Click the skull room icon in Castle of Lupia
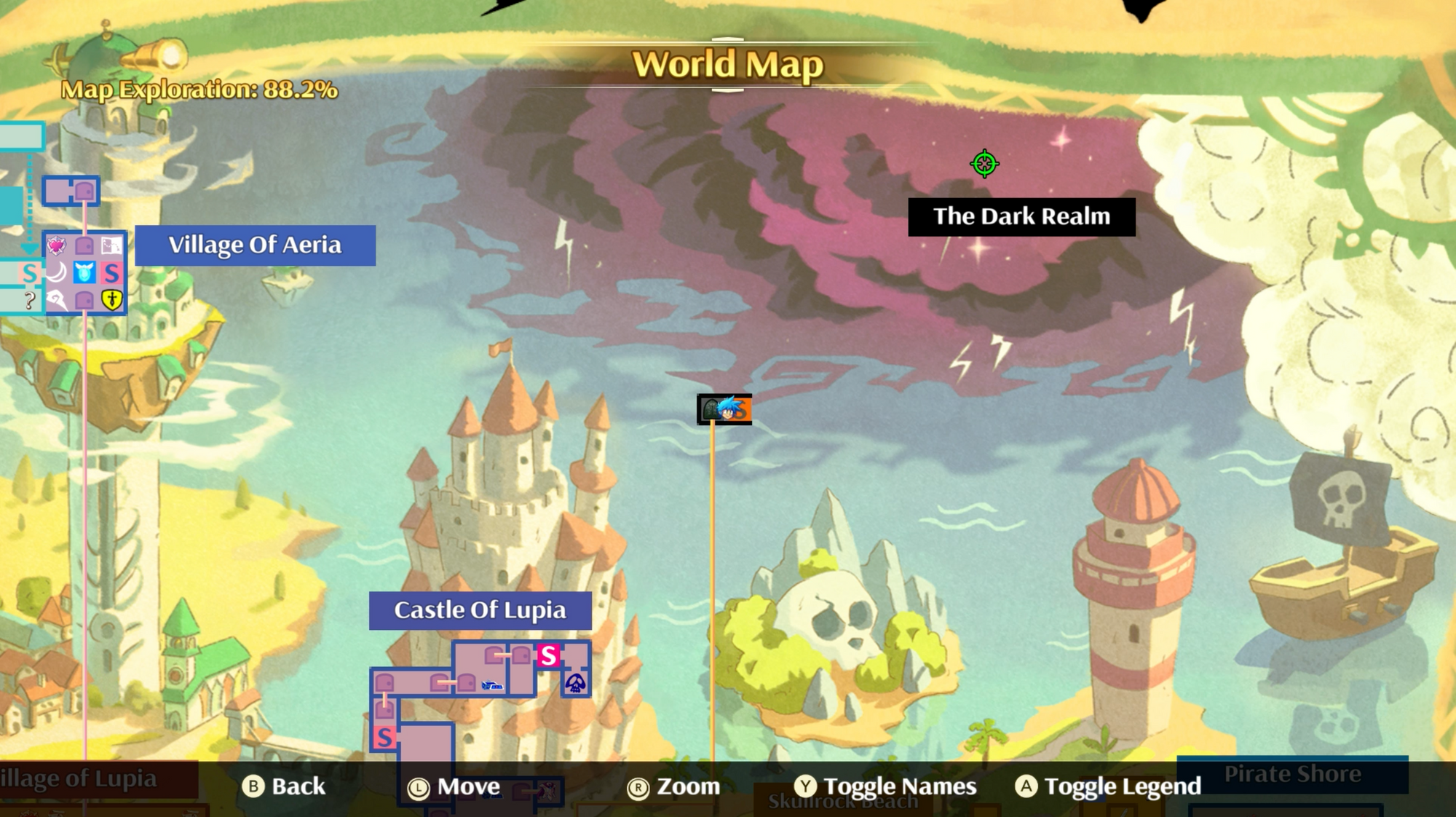 tap(575, 683)
